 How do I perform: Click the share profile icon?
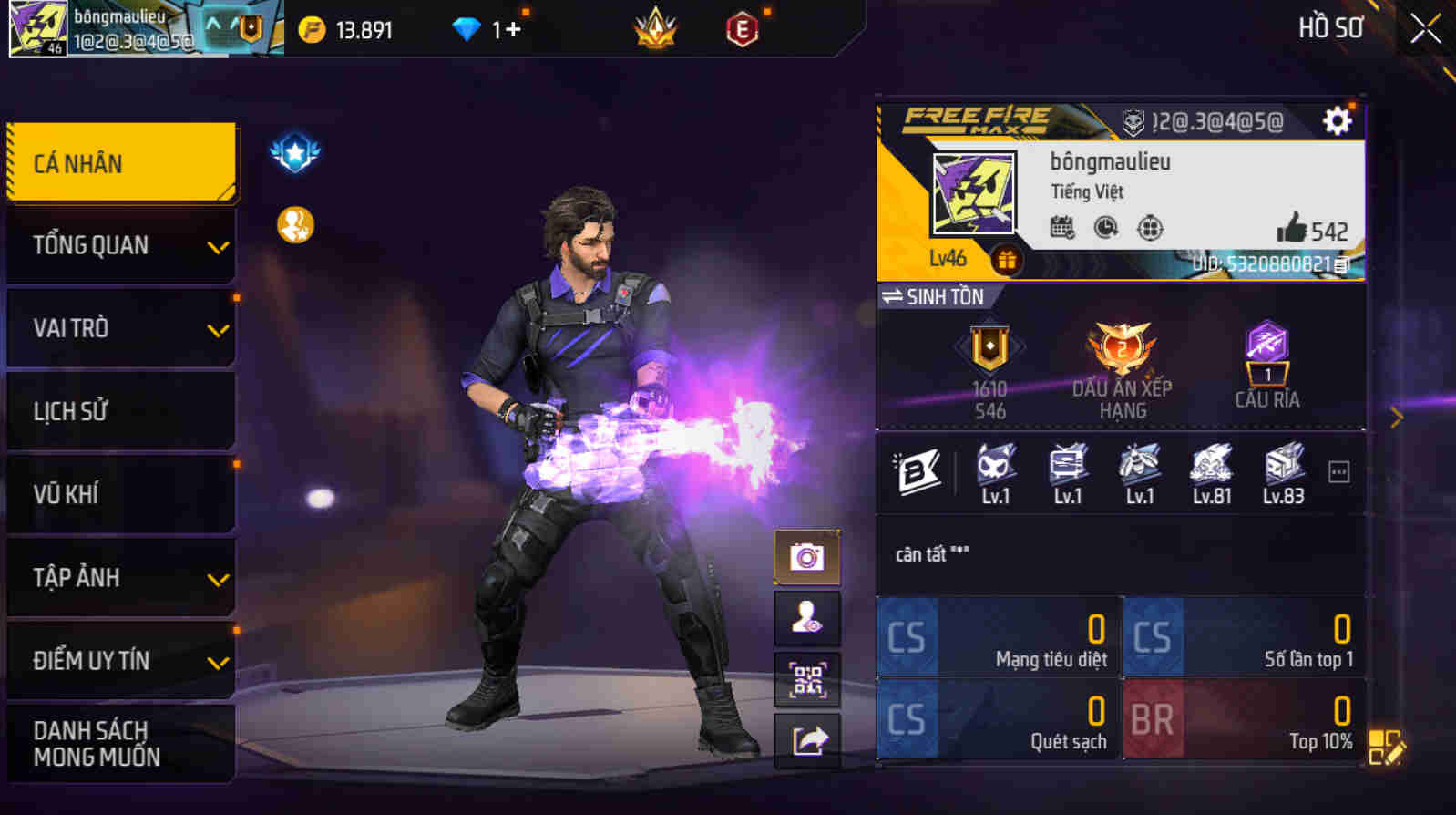click(x=807, y=740)
